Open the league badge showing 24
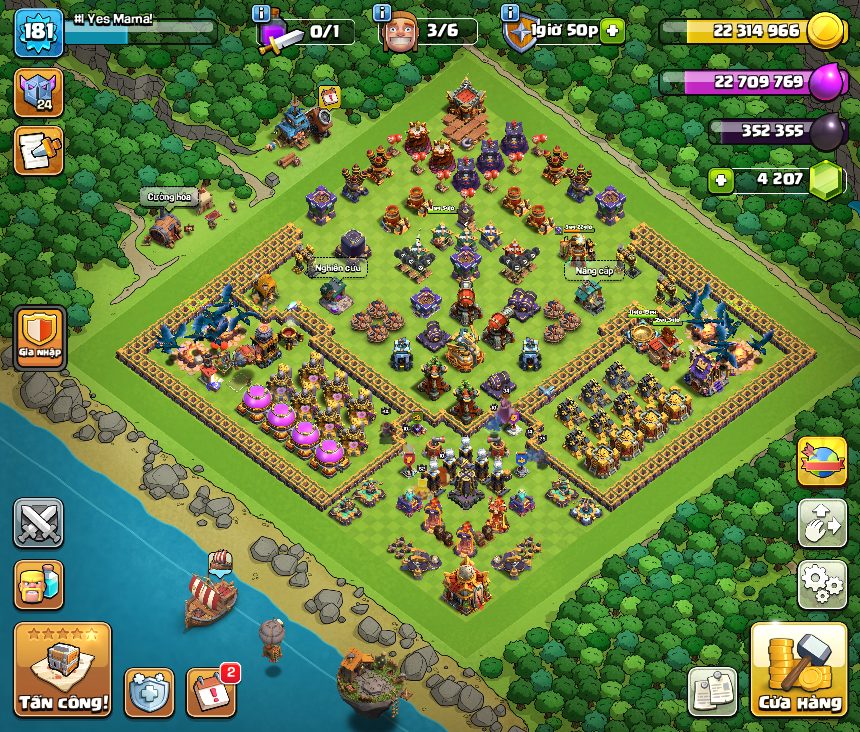Screen dimensions: 860x732 click(38, 92)
